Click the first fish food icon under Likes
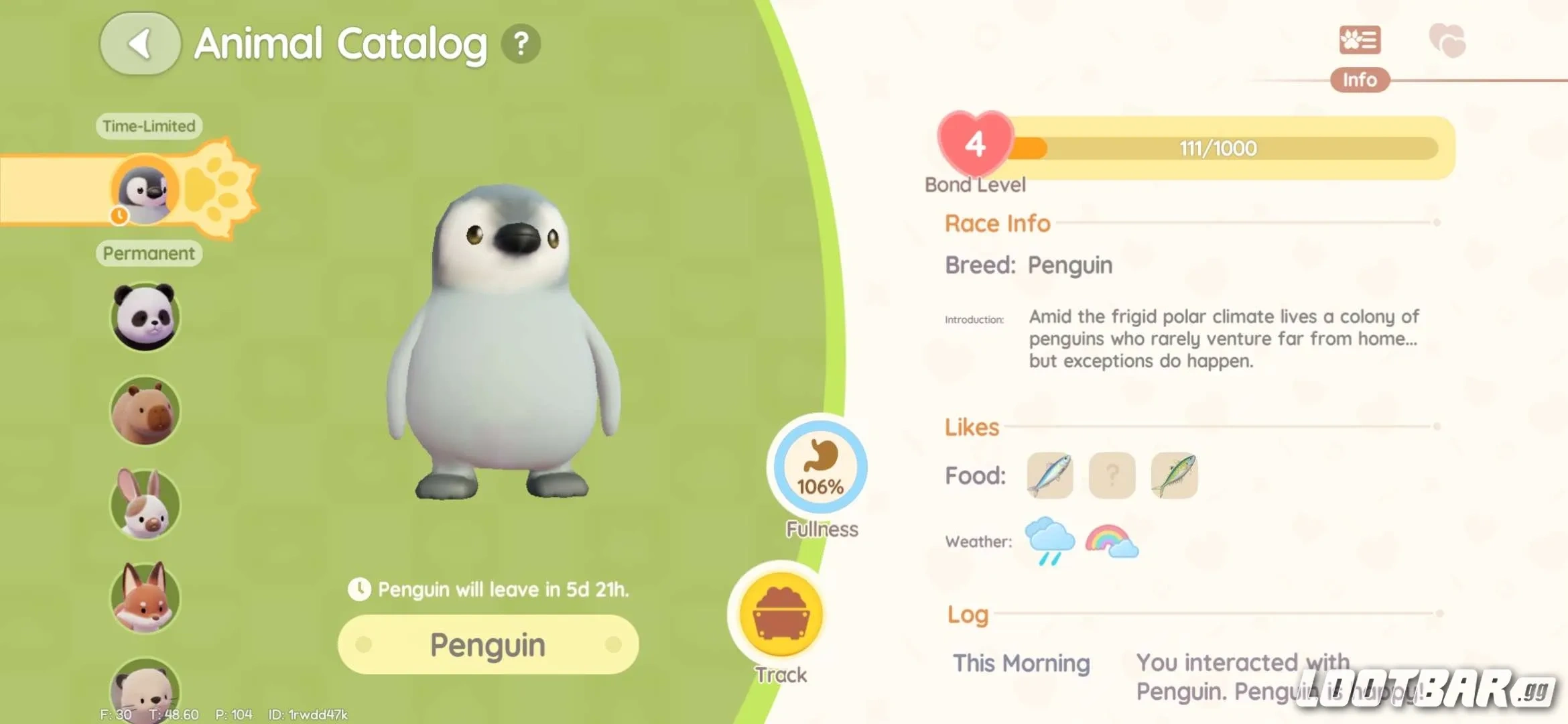1568x724 pixels. tap(1049, 475)
